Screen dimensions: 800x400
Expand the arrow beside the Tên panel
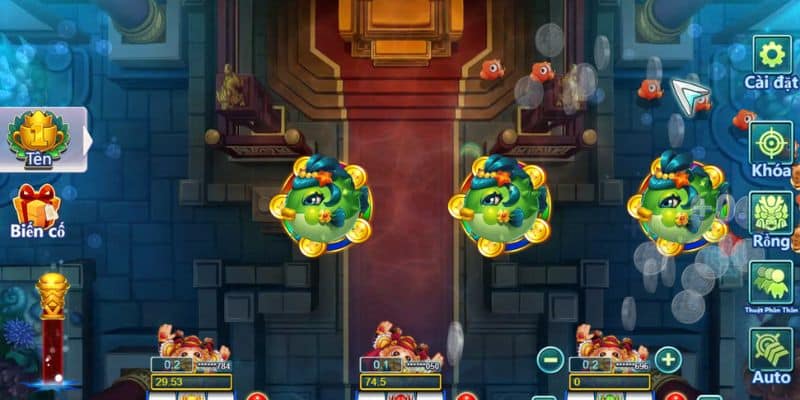point(85,140)
